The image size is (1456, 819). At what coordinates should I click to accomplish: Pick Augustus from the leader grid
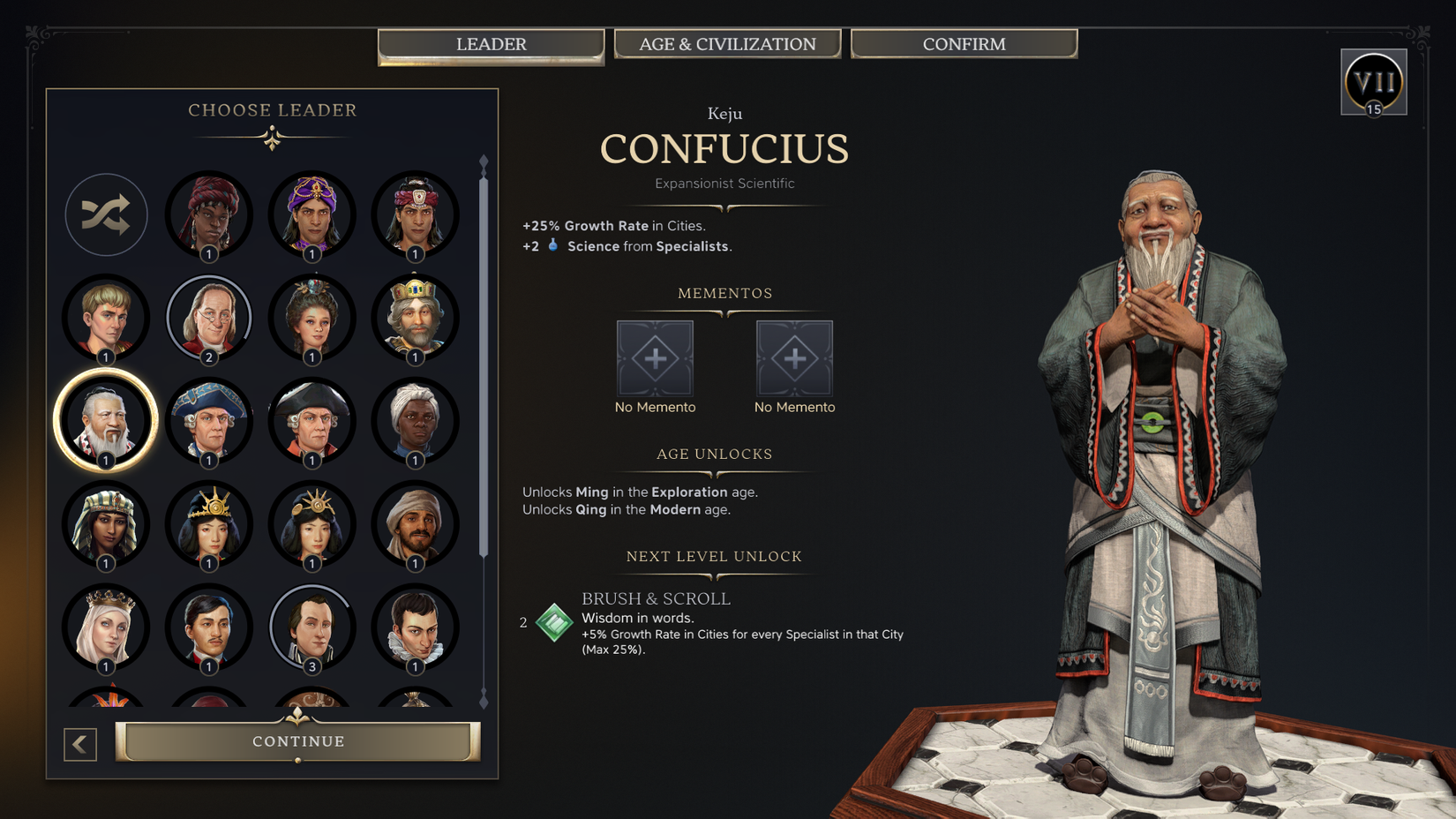pyautogui.click(x=106, y=318)
